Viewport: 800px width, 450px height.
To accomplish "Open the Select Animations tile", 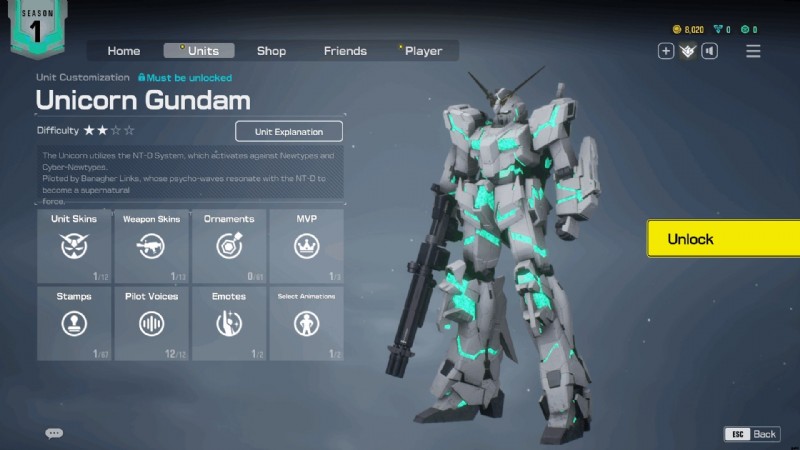I will [306, 323].
